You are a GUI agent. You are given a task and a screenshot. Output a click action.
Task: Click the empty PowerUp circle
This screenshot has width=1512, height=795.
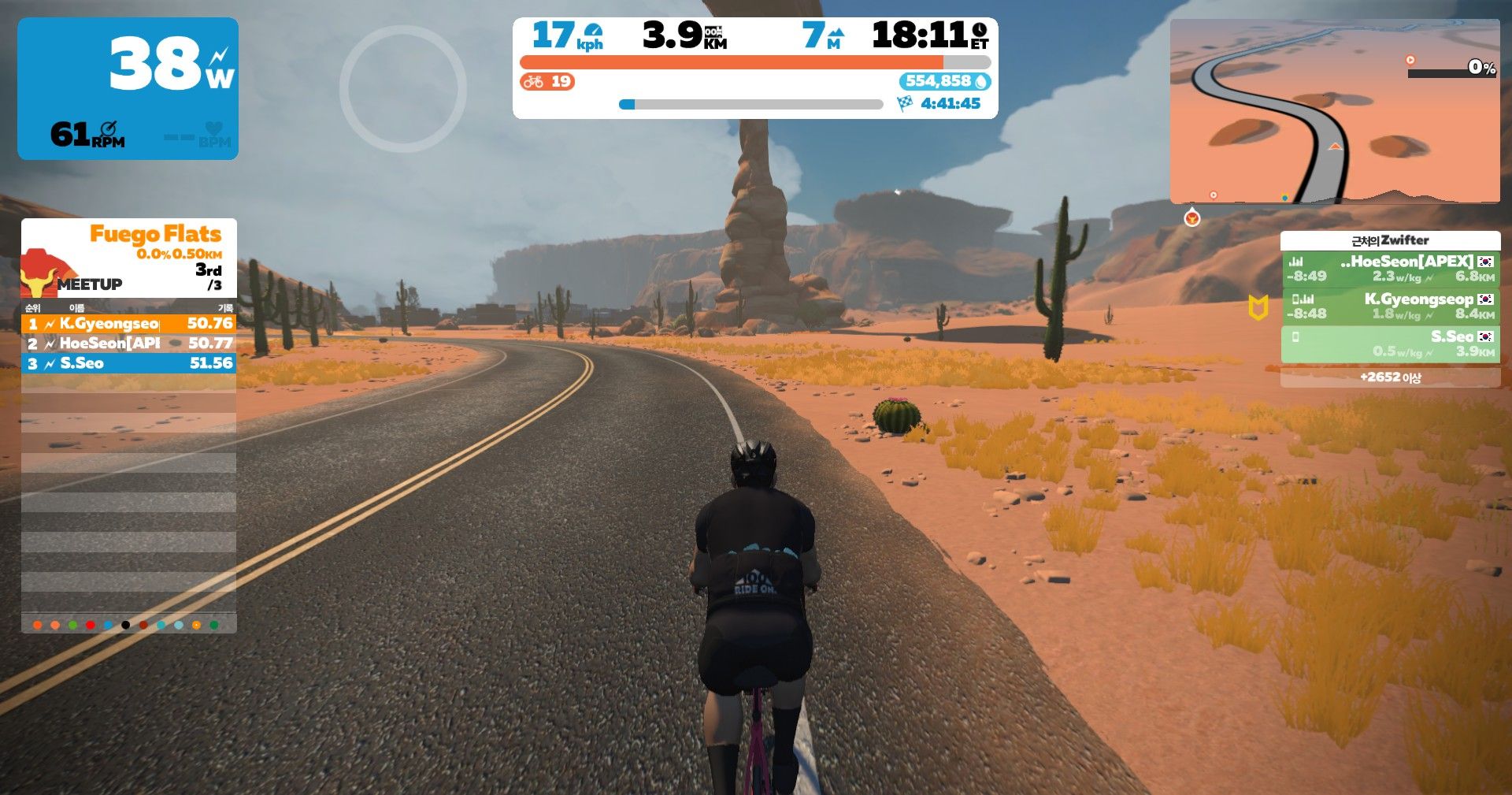click(x=402, y=88)
